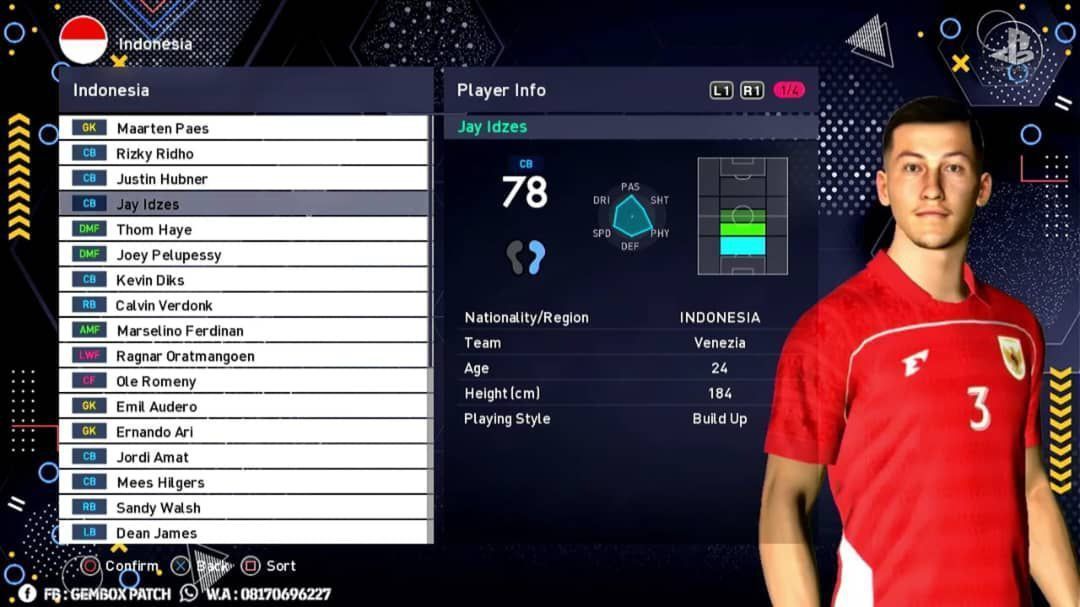1080x607 pixels.
Task: Select Calvin Verdonk's row
Action: (243, 305)
